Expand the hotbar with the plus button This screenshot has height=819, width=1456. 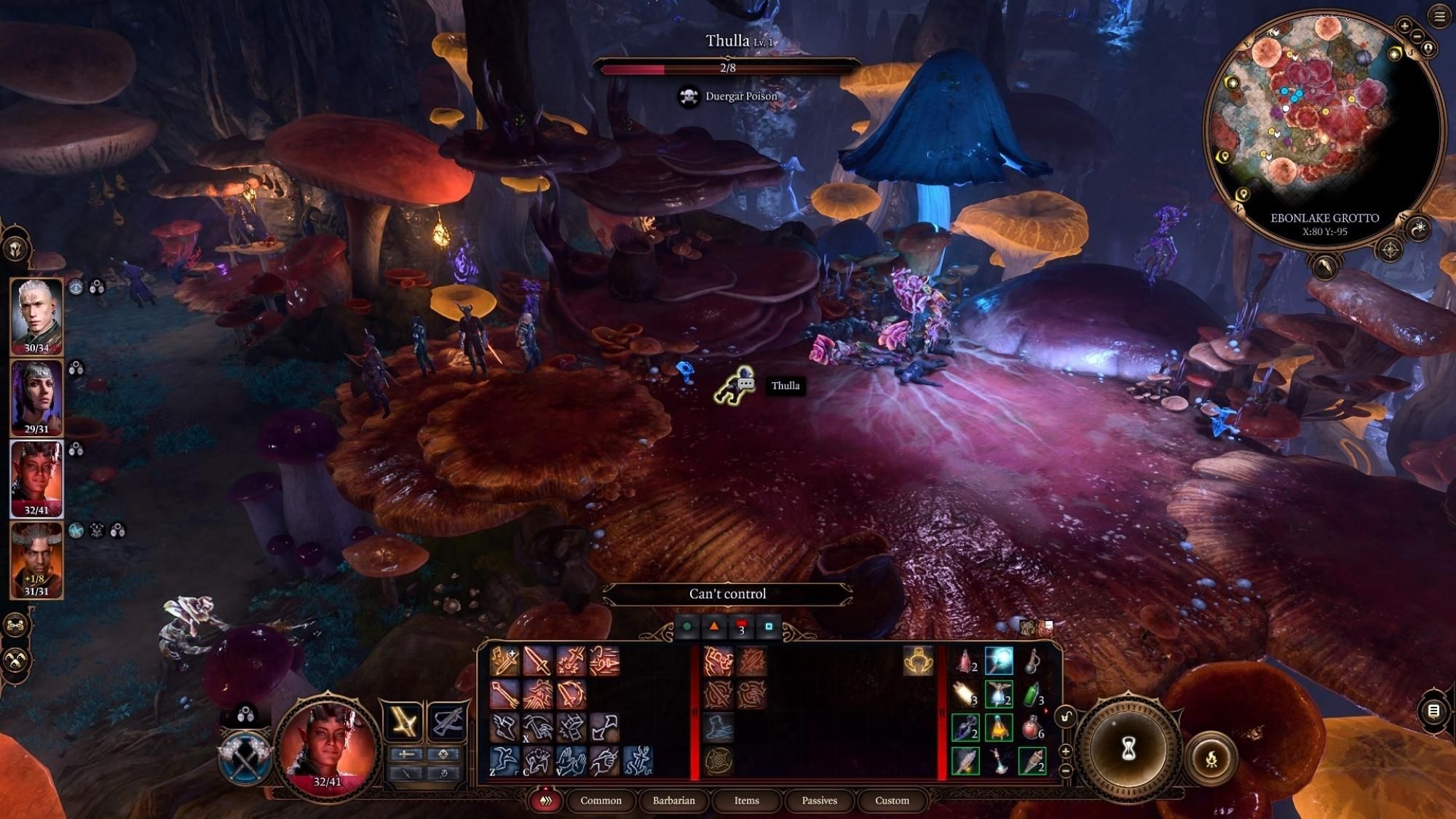pos(1065,751)
